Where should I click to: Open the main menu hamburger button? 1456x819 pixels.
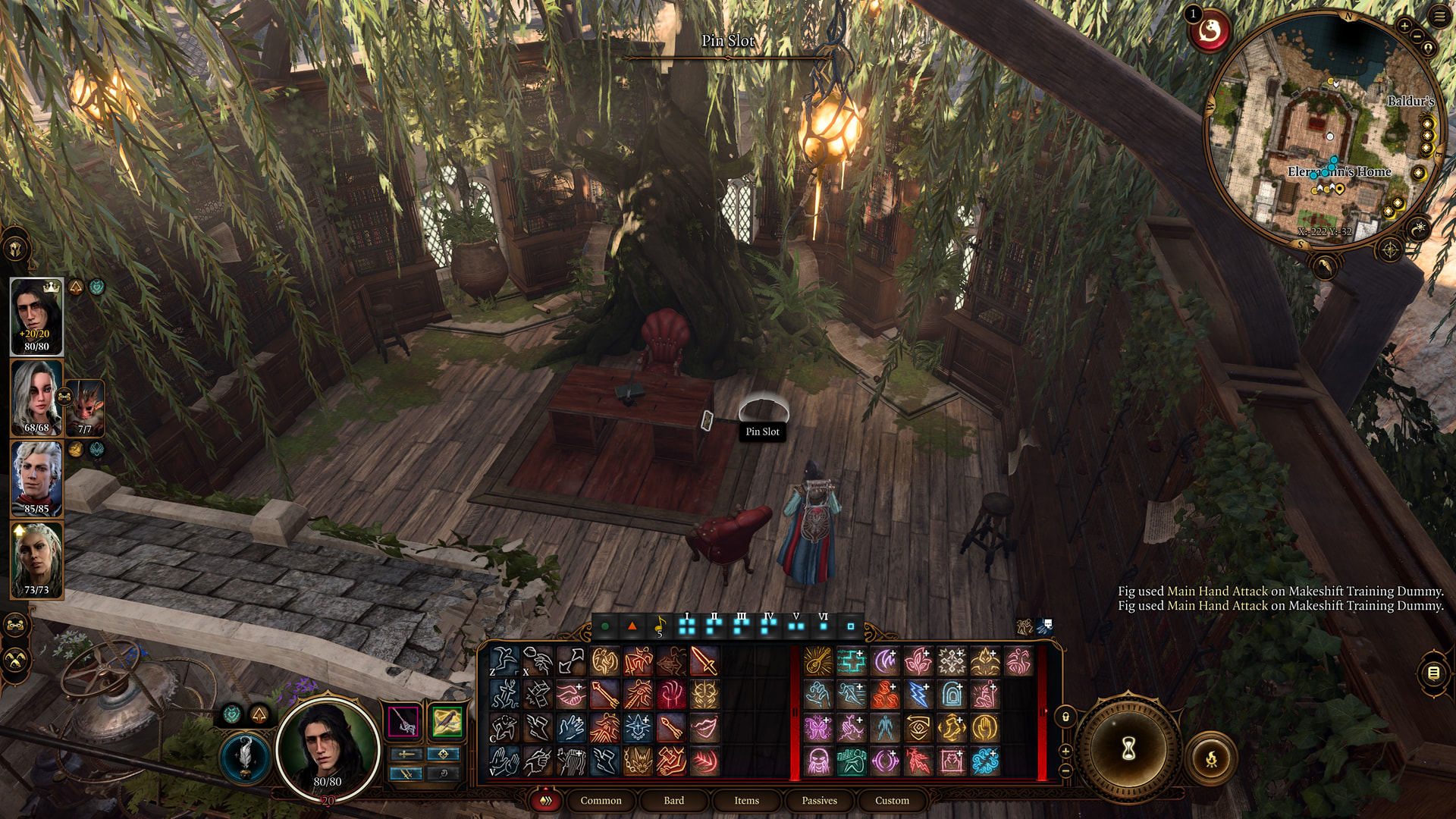1439,17
